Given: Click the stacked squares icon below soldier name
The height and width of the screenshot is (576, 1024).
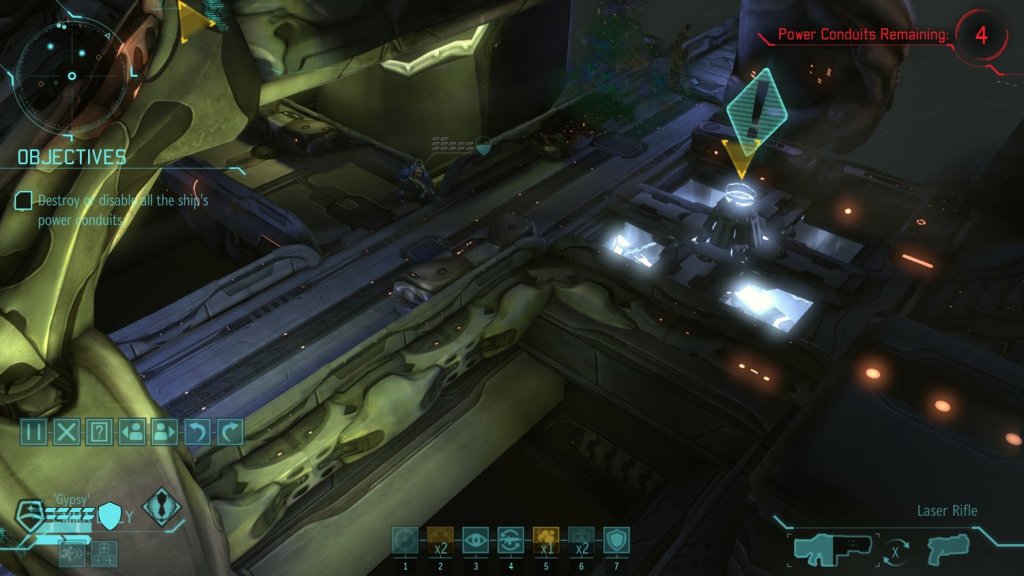Looking at the screenshot, I should point(104,552).
